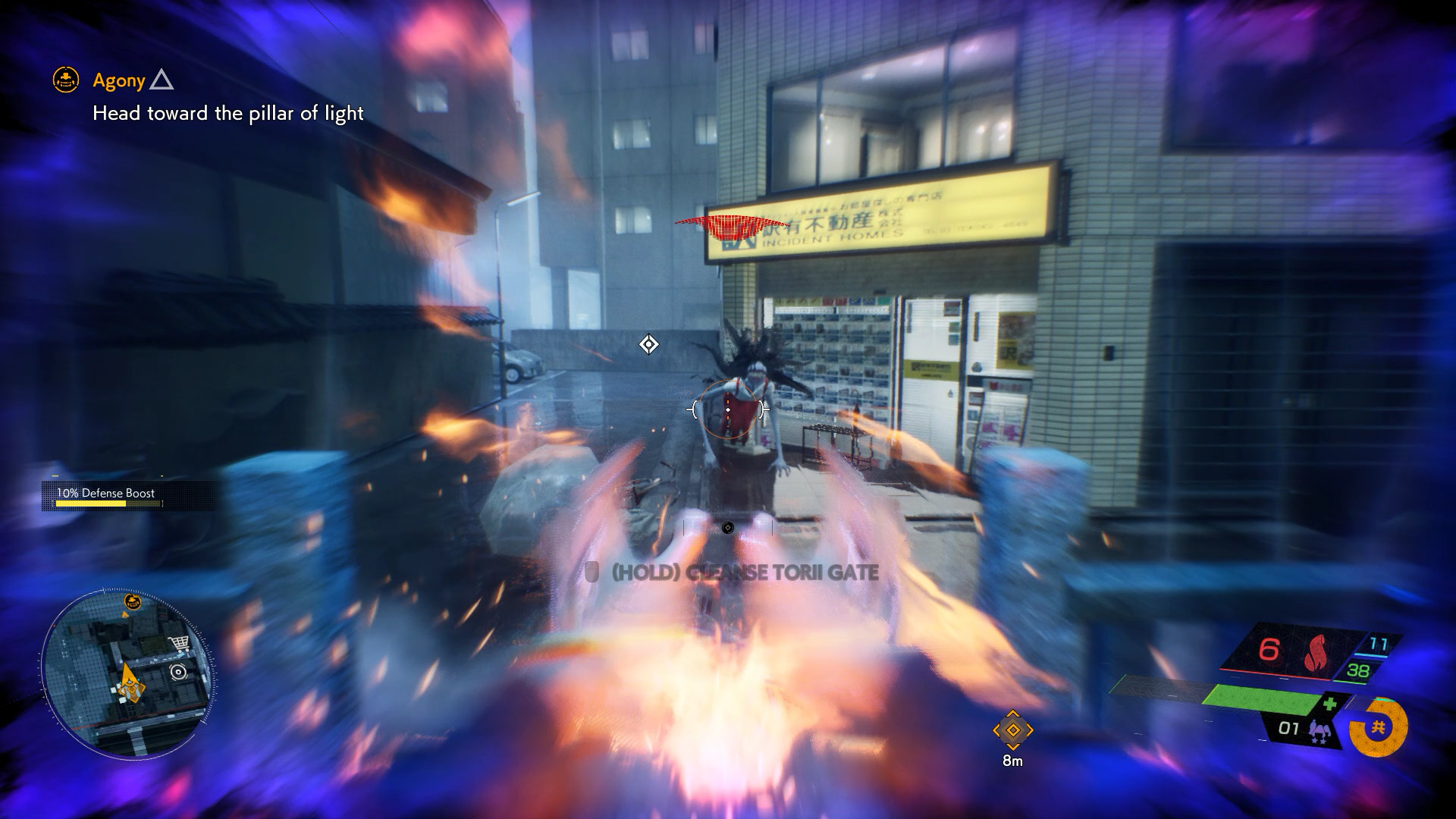Click the red ammo counter showing 6
Image resolution: width=1456 pixels, height=819 pixels.
pyautogui.click(x=1268, y=650)
